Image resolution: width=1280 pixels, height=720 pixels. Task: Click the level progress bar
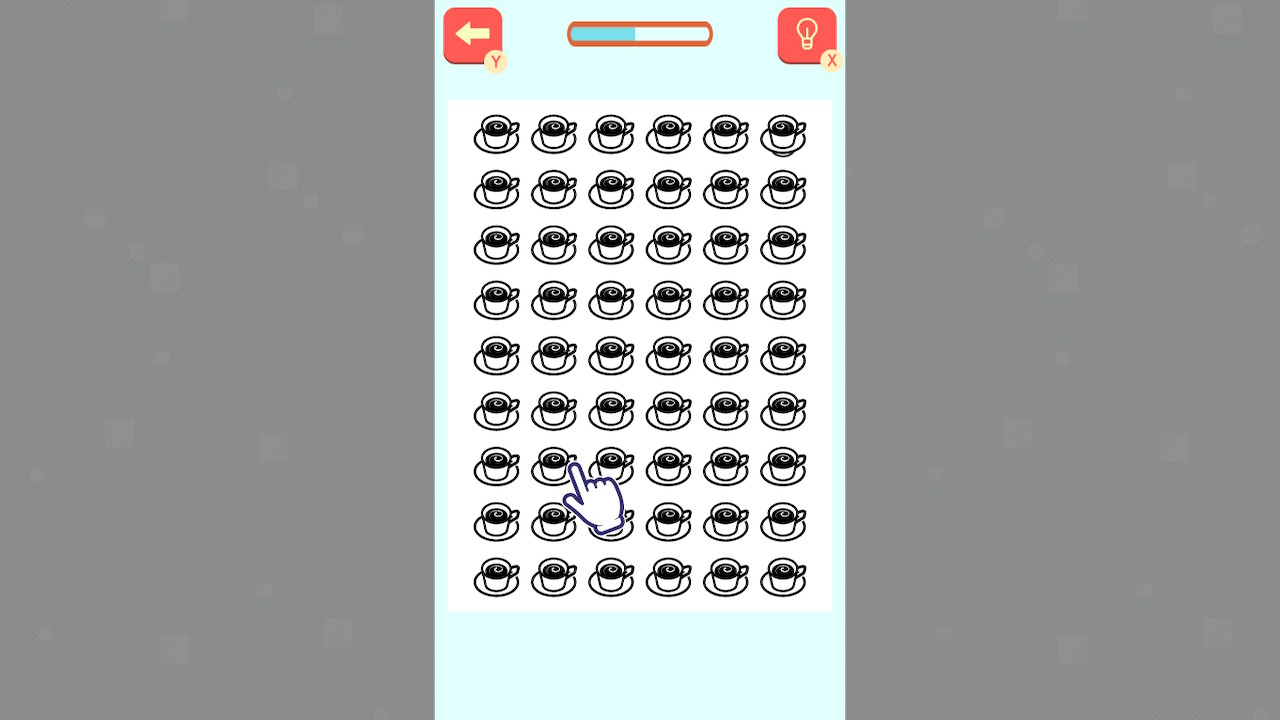coord(640,33)
